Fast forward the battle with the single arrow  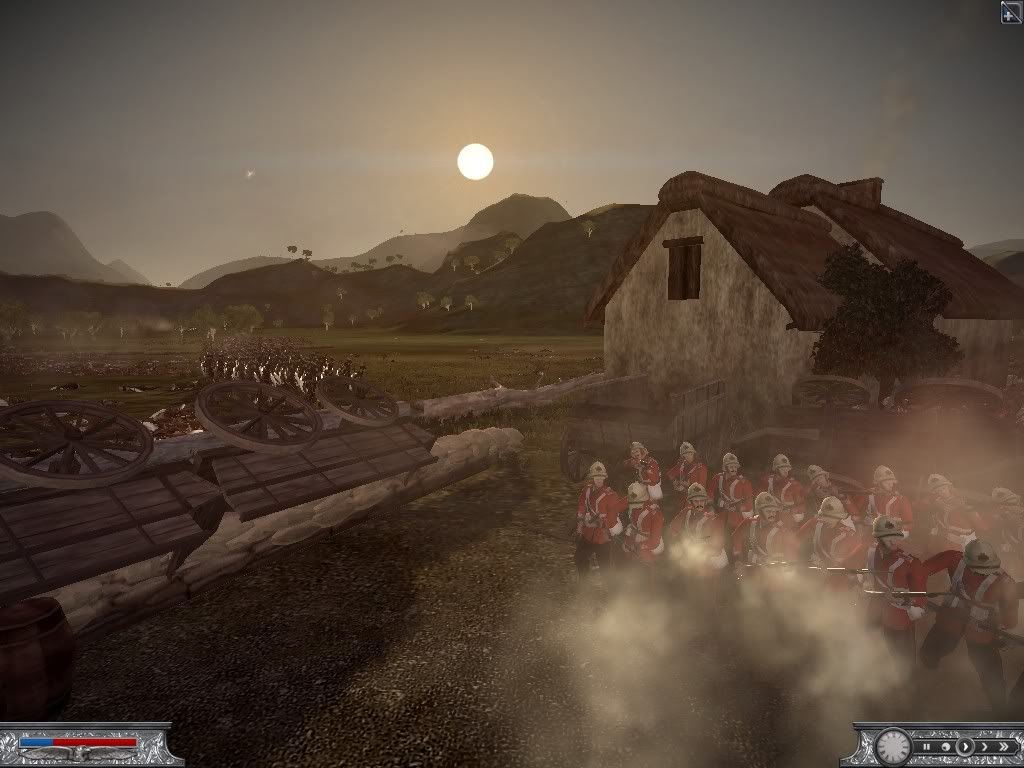985,747
